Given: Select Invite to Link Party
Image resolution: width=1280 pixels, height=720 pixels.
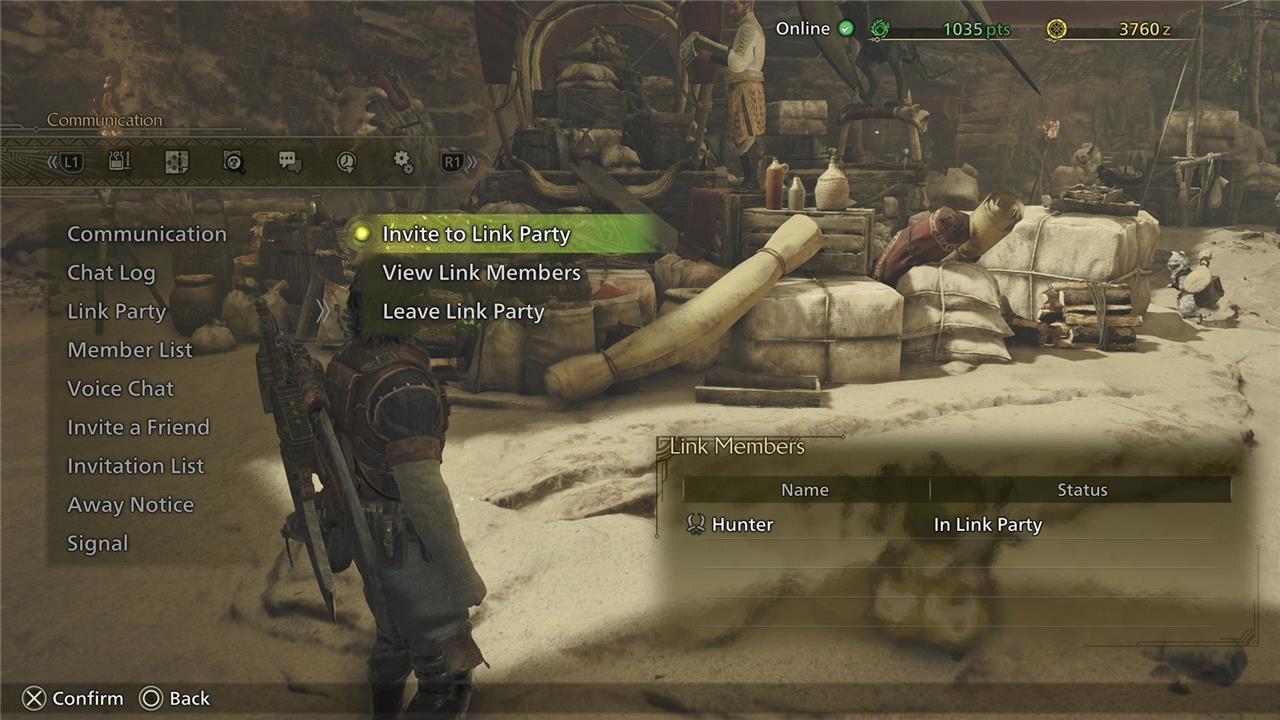Looking at the screenshot, I should (x=476, y=234).
